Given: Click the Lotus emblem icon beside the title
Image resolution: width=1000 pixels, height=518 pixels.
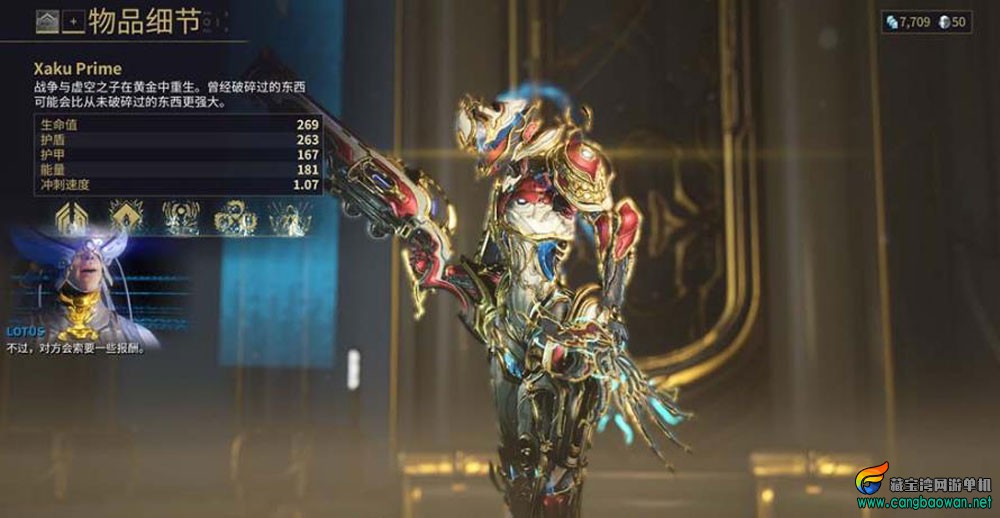Looking at the screenshot, I should [46, 20].
